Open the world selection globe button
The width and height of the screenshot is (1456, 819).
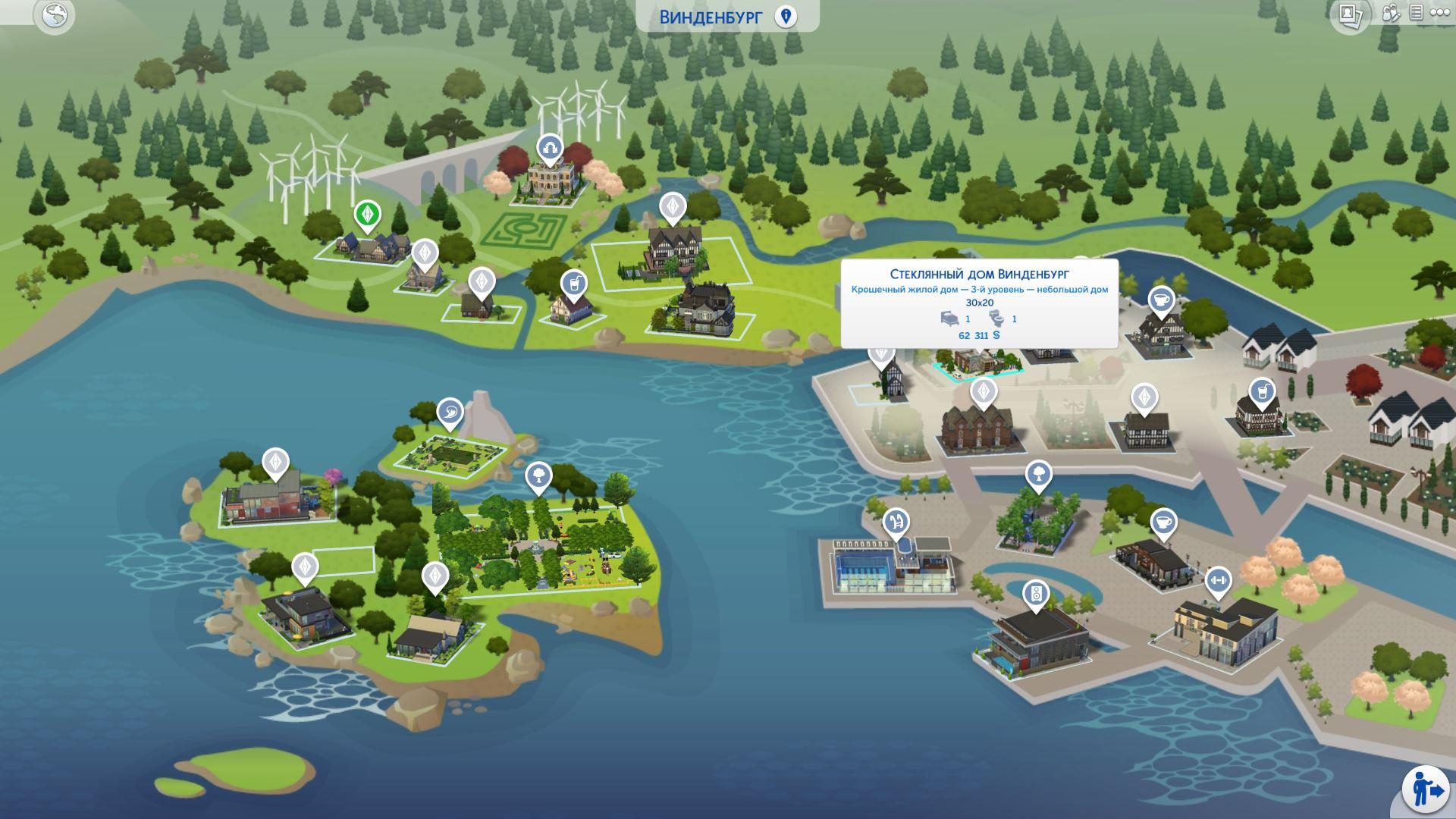(x=55, y=14)
